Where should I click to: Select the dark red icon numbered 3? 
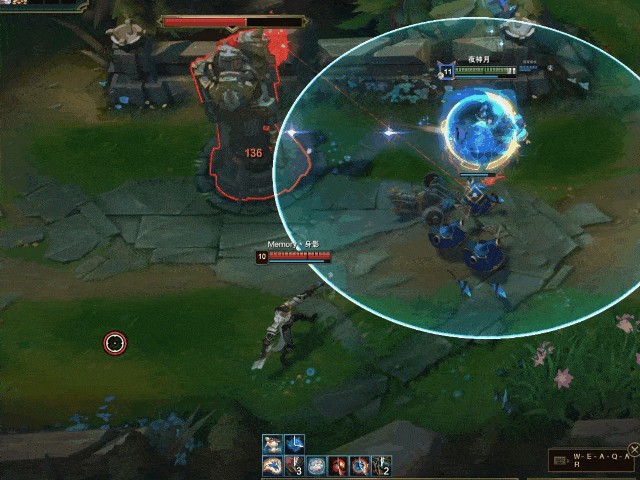click(294, 465)
